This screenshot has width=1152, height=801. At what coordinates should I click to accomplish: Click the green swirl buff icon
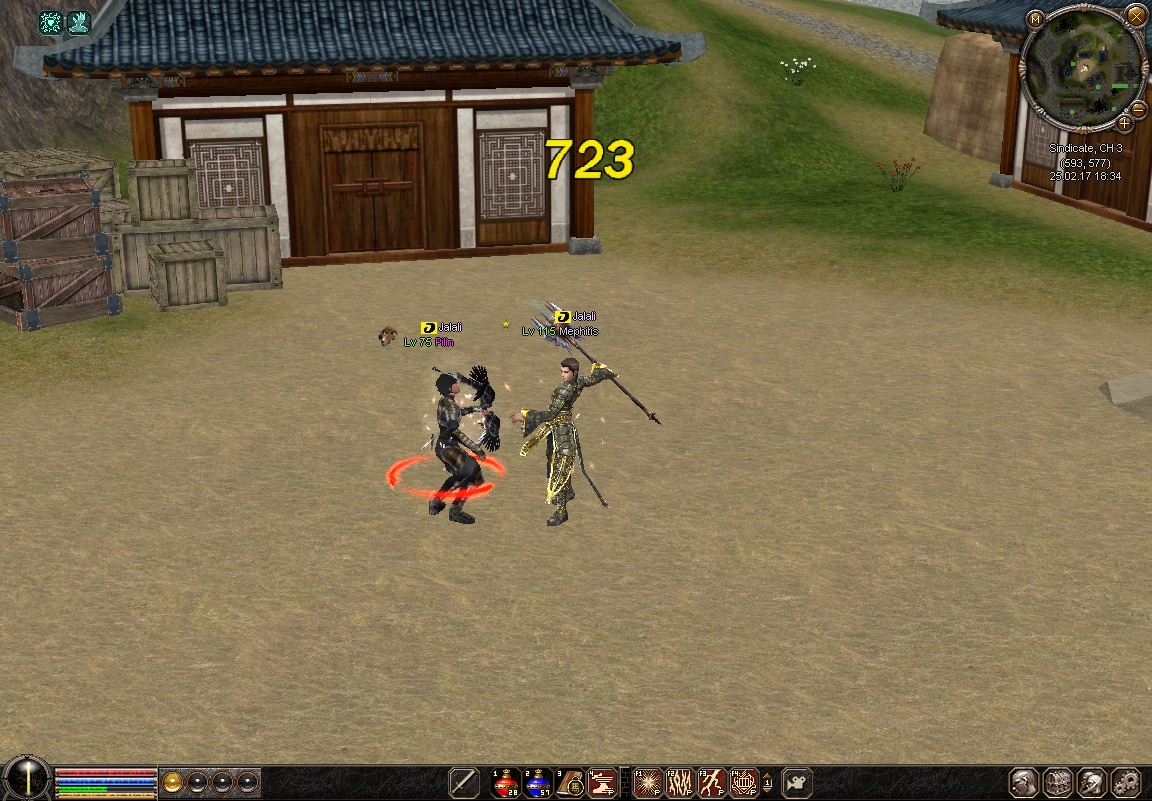pos(51,23)
